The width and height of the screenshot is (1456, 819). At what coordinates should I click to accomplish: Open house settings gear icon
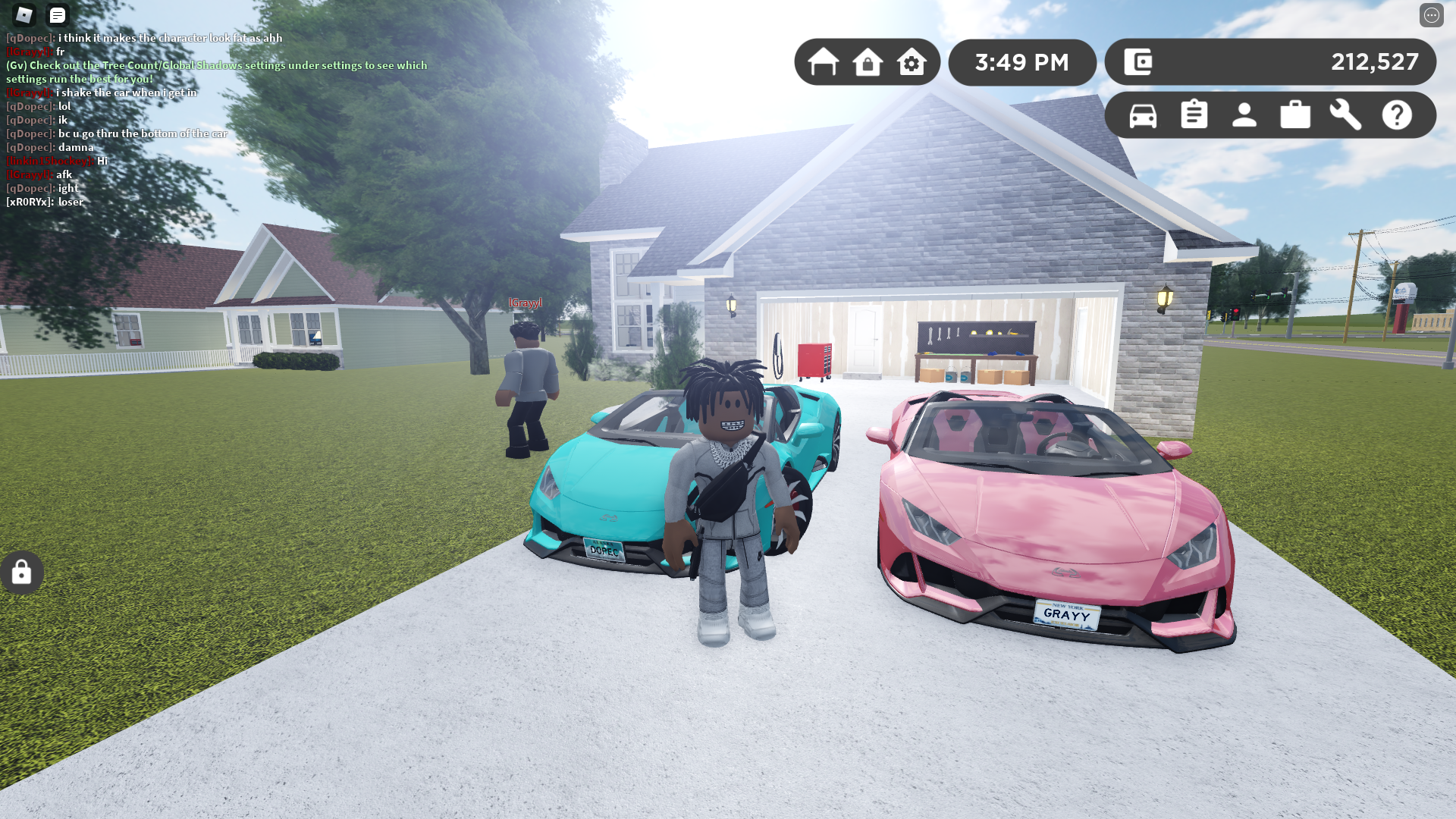912,62
